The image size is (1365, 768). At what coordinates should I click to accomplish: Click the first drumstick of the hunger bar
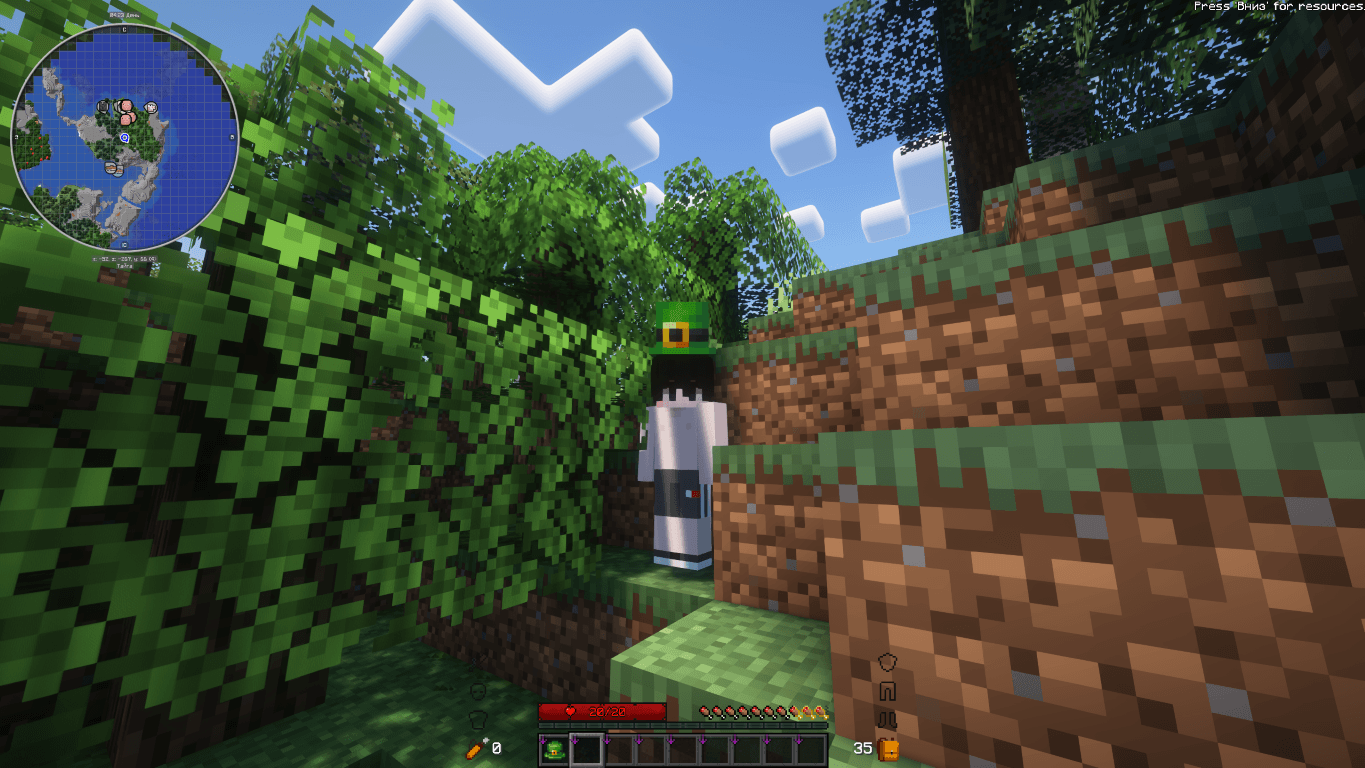pos(705,713)
